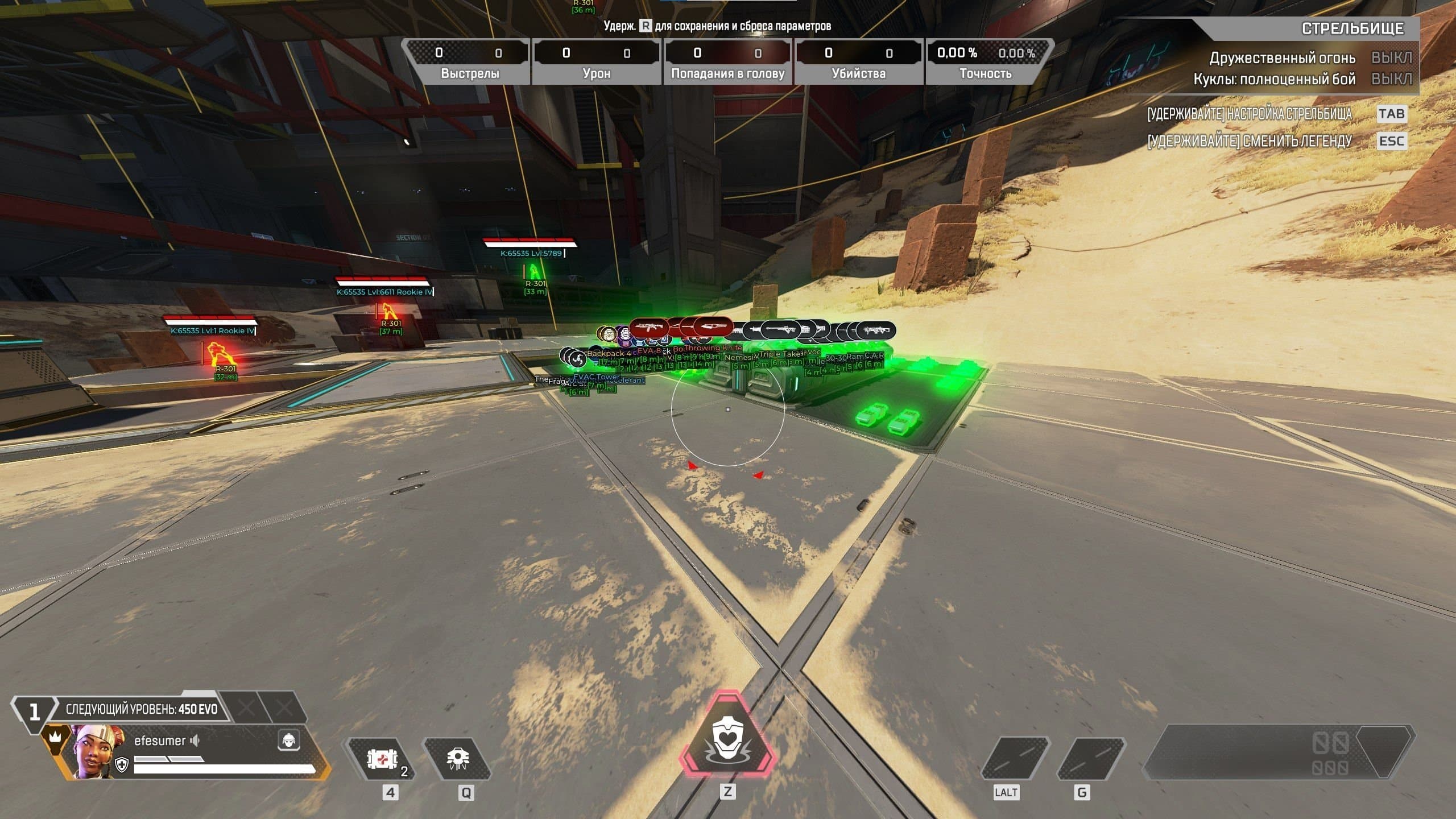Select the Triple Take weapon
The height and width of the screenshot is (819, 1456).
tap(780, 355)
